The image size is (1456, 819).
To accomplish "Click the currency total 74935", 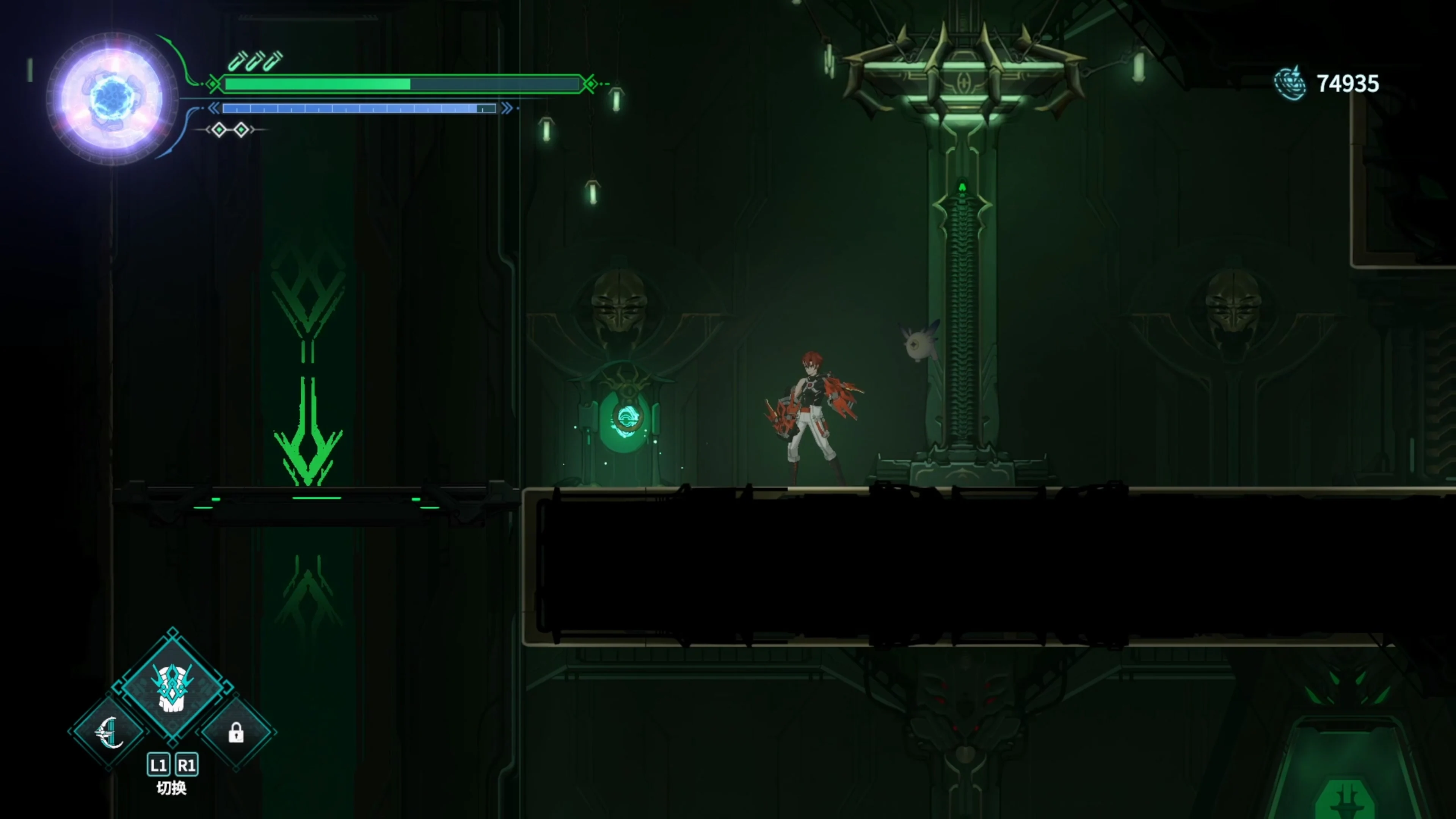I will click(1349, 84).
